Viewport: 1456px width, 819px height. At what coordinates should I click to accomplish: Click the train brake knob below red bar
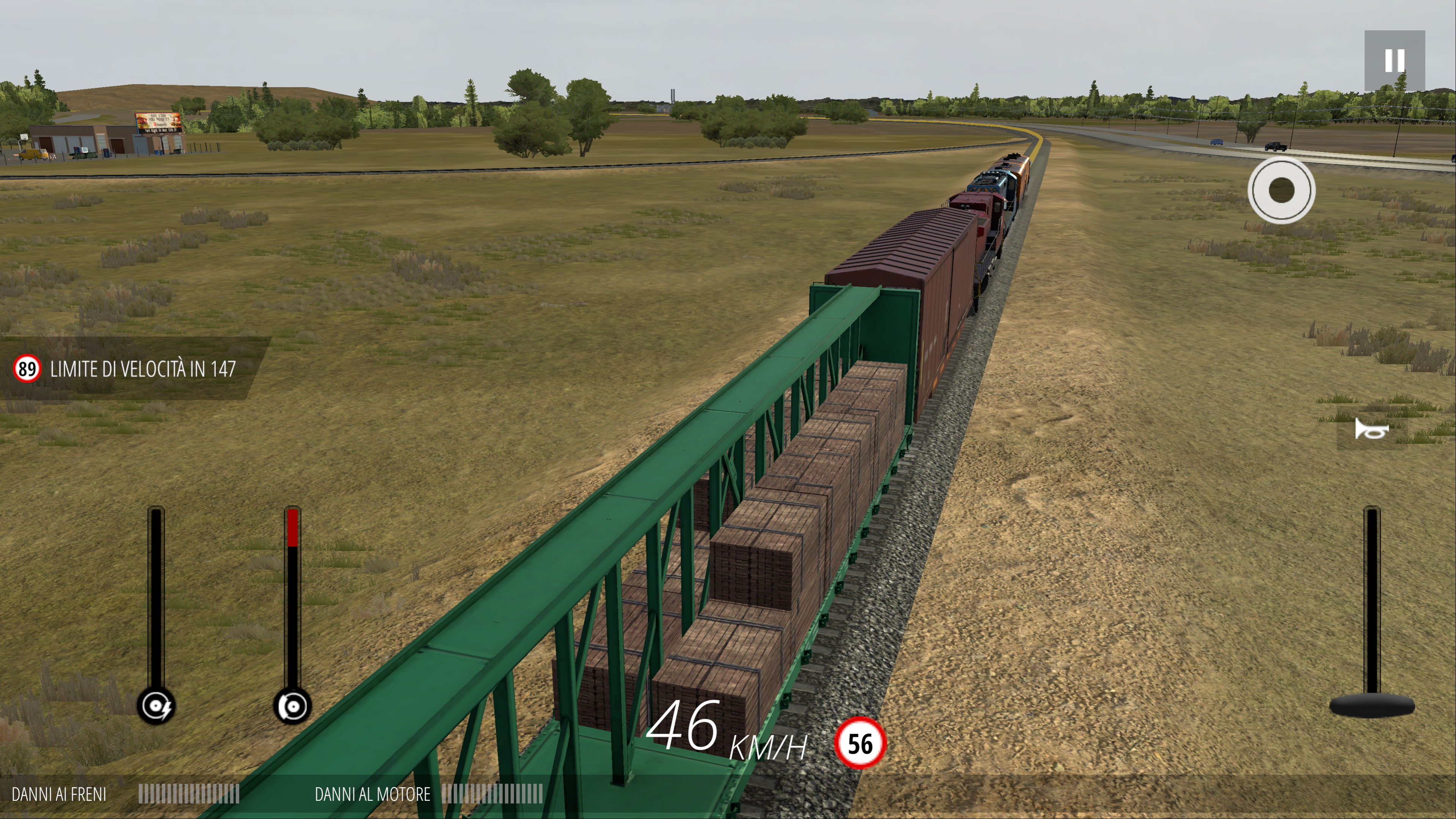[292, 706]
